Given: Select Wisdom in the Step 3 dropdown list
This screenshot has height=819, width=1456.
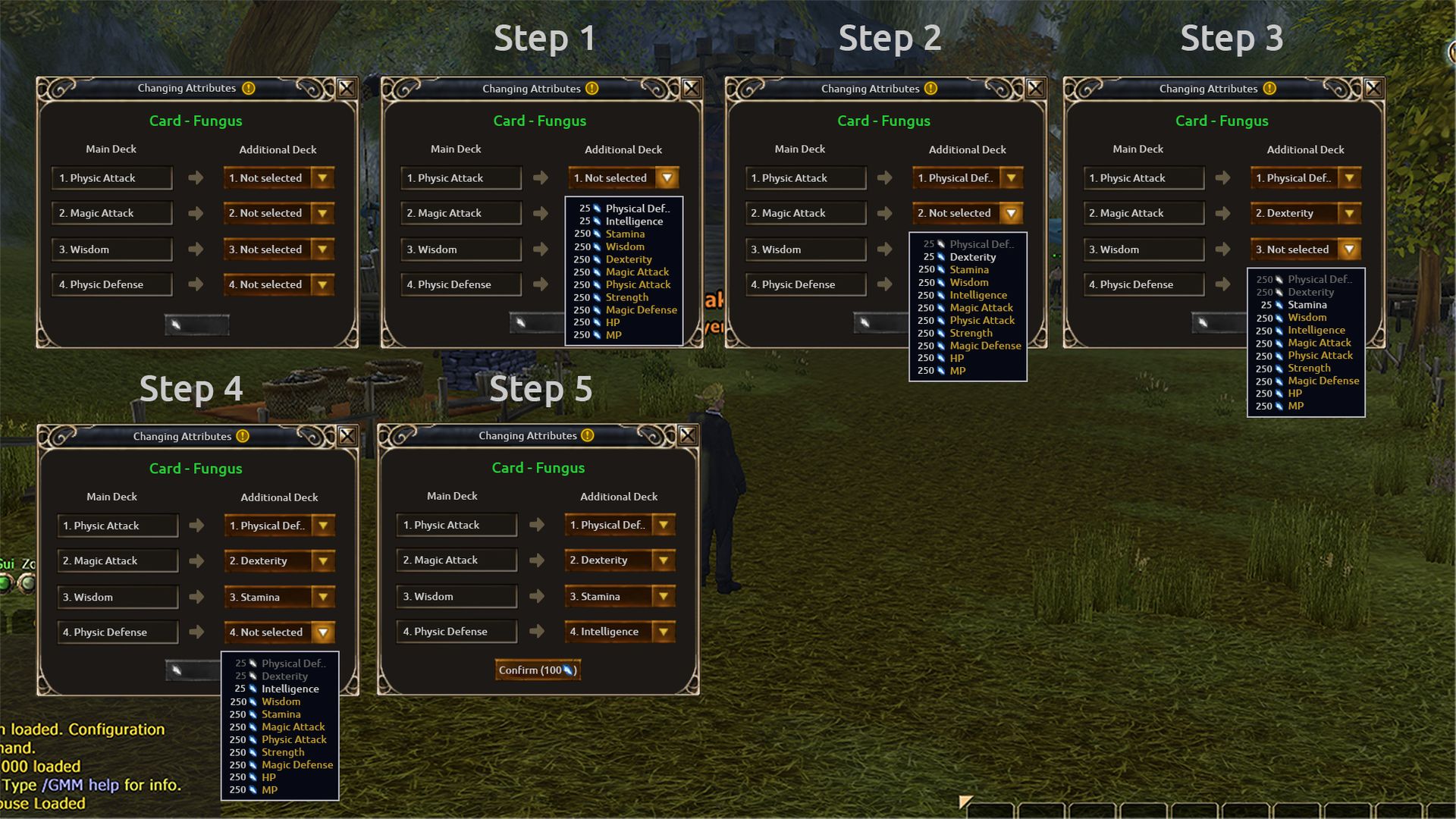Looking at the screenshot, I should [x=1307, y=318].
